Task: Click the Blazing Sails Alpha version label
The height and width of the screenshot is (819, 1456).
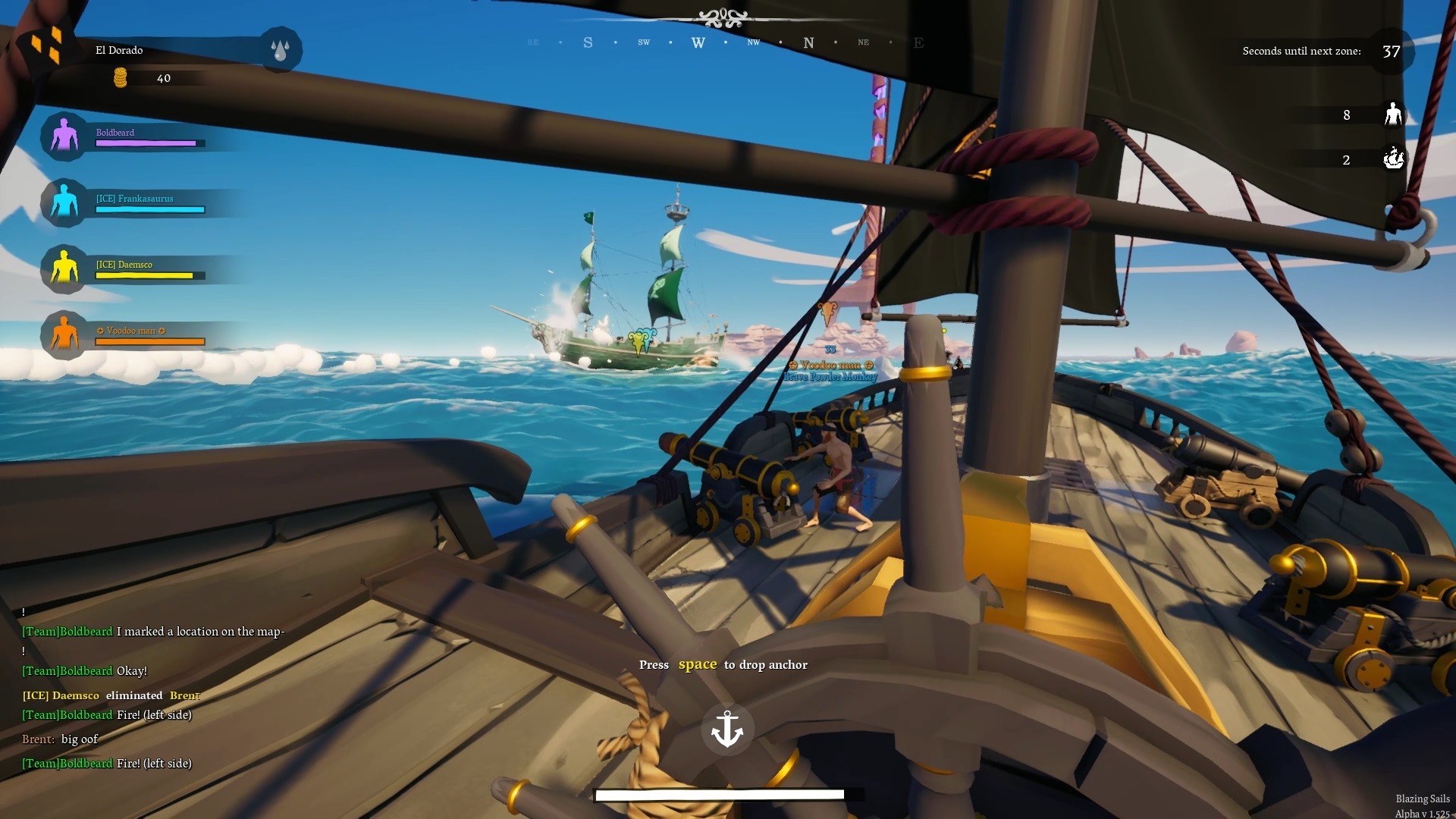Action: [1424, 804]
